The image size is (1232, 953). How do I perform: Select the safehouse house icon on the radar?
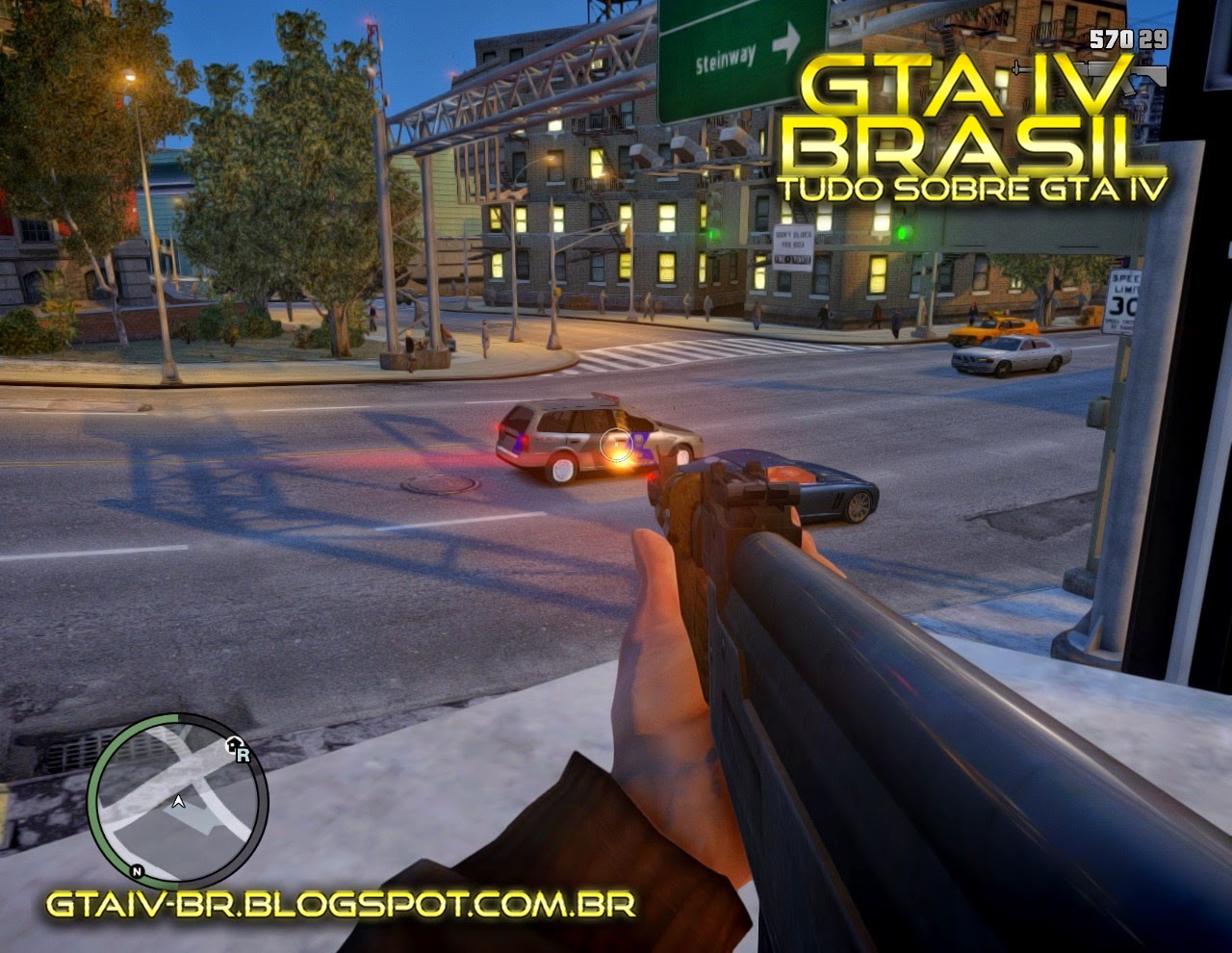pos(233,744)
